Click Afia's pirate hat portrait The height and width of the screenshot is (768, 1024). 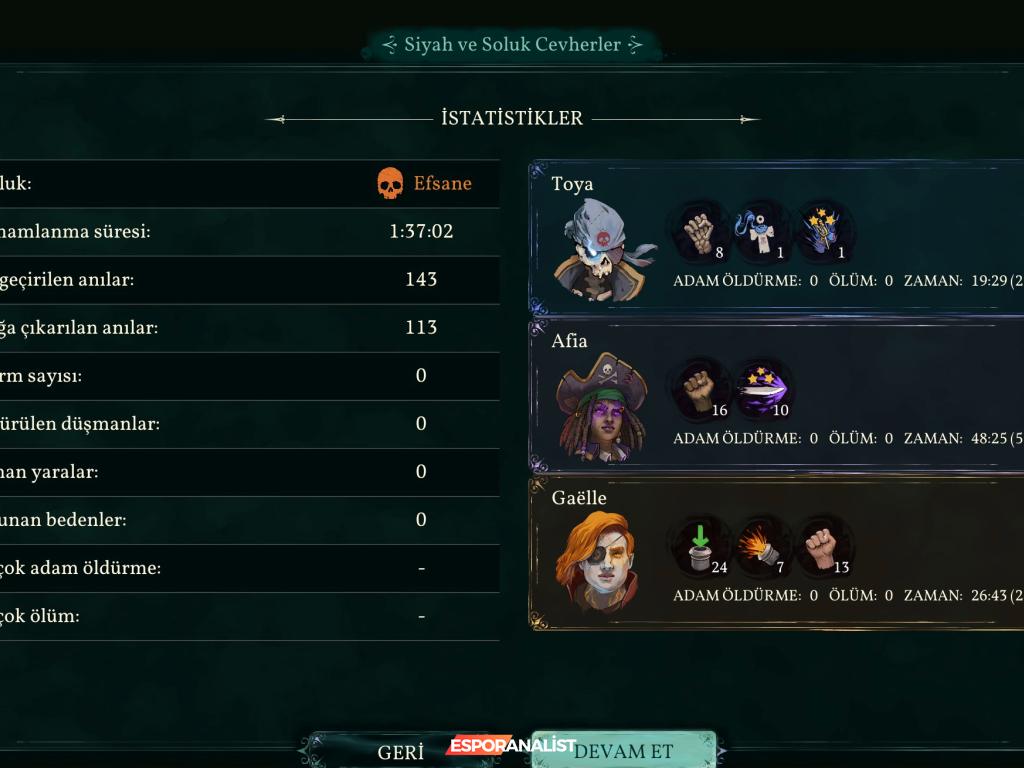(x=601, y=408)
